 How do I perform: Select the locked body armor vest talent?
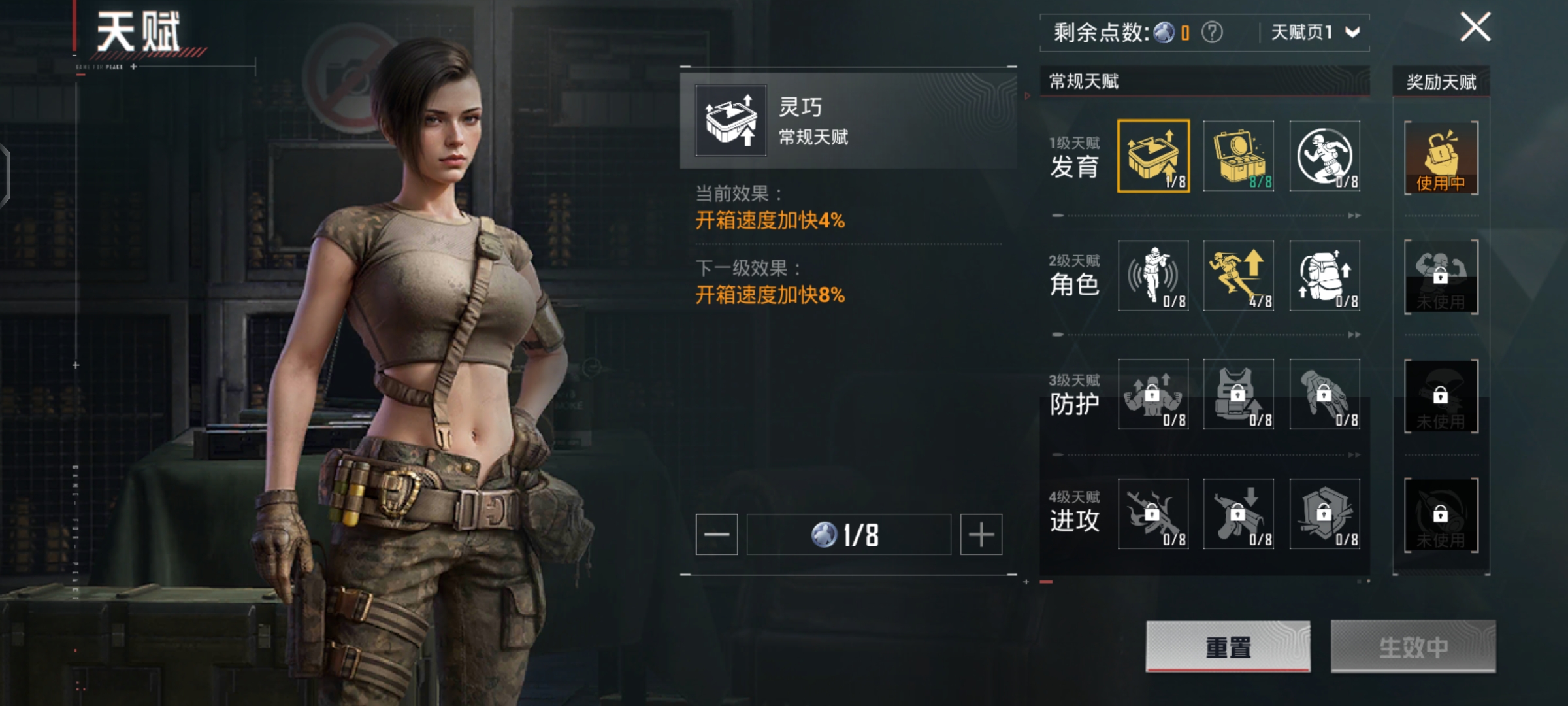click(1239, 394)
